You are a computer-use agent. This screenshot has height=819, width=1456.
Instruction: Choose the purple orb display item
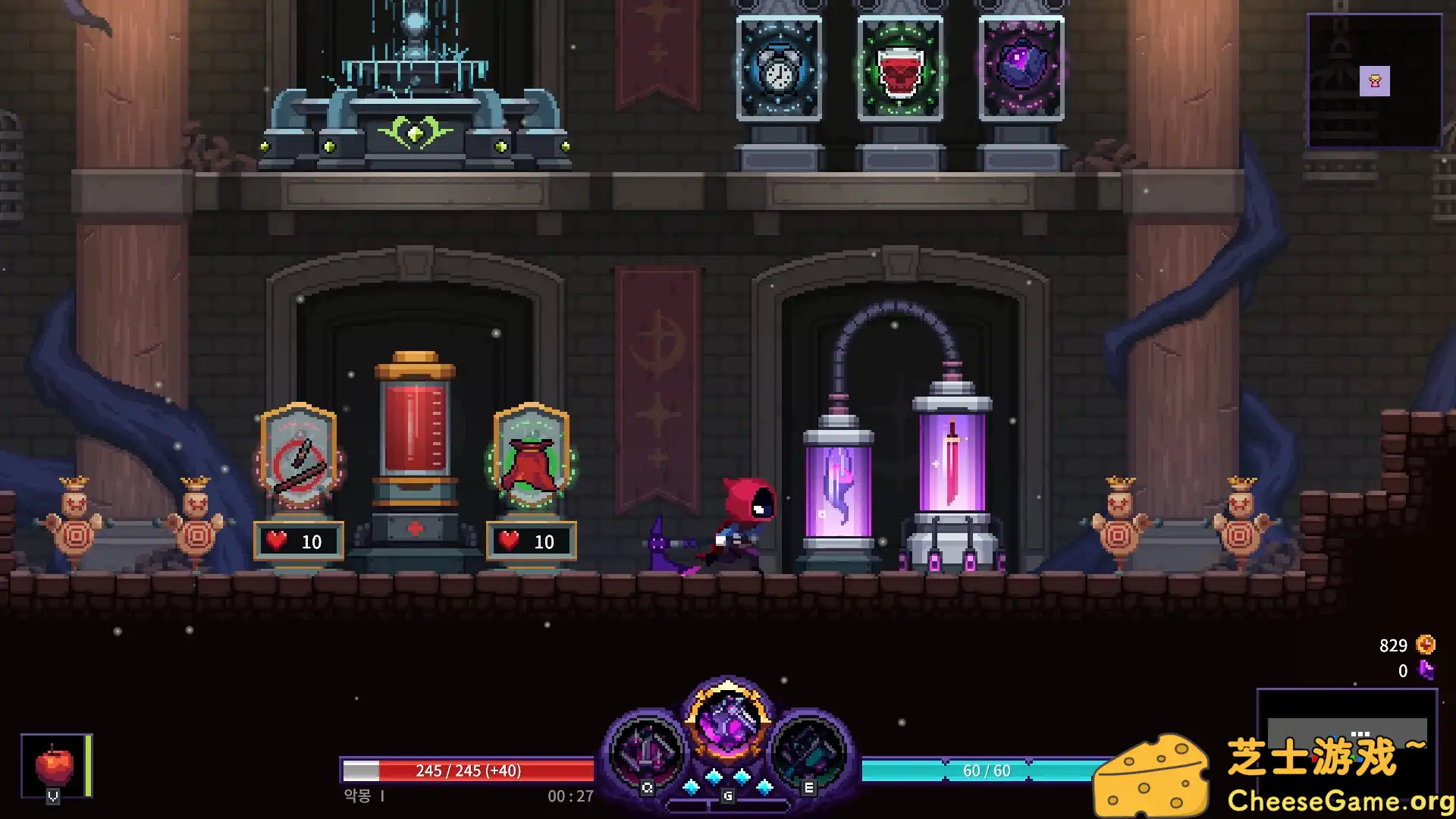coord(1022,68)
